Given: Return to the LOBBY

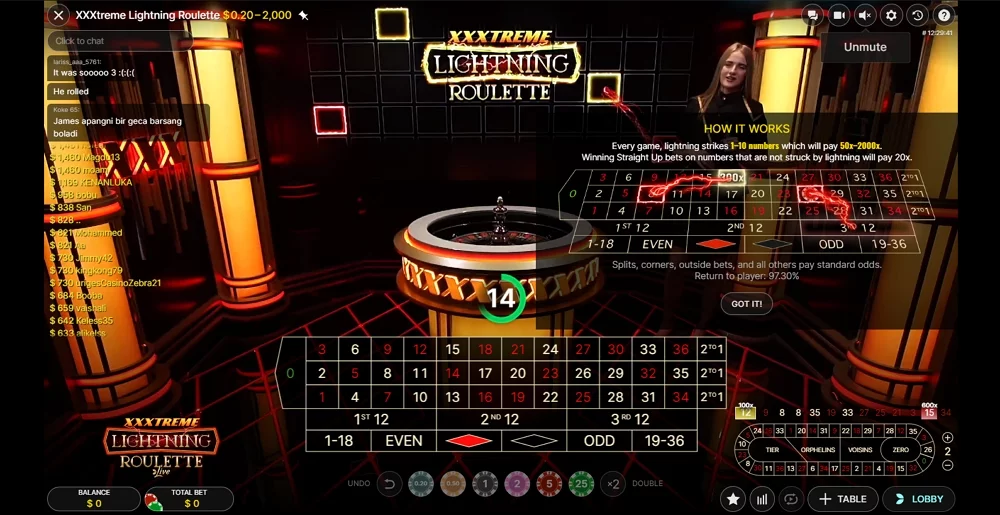Looking at the screenshot, I should pos(918,499).
